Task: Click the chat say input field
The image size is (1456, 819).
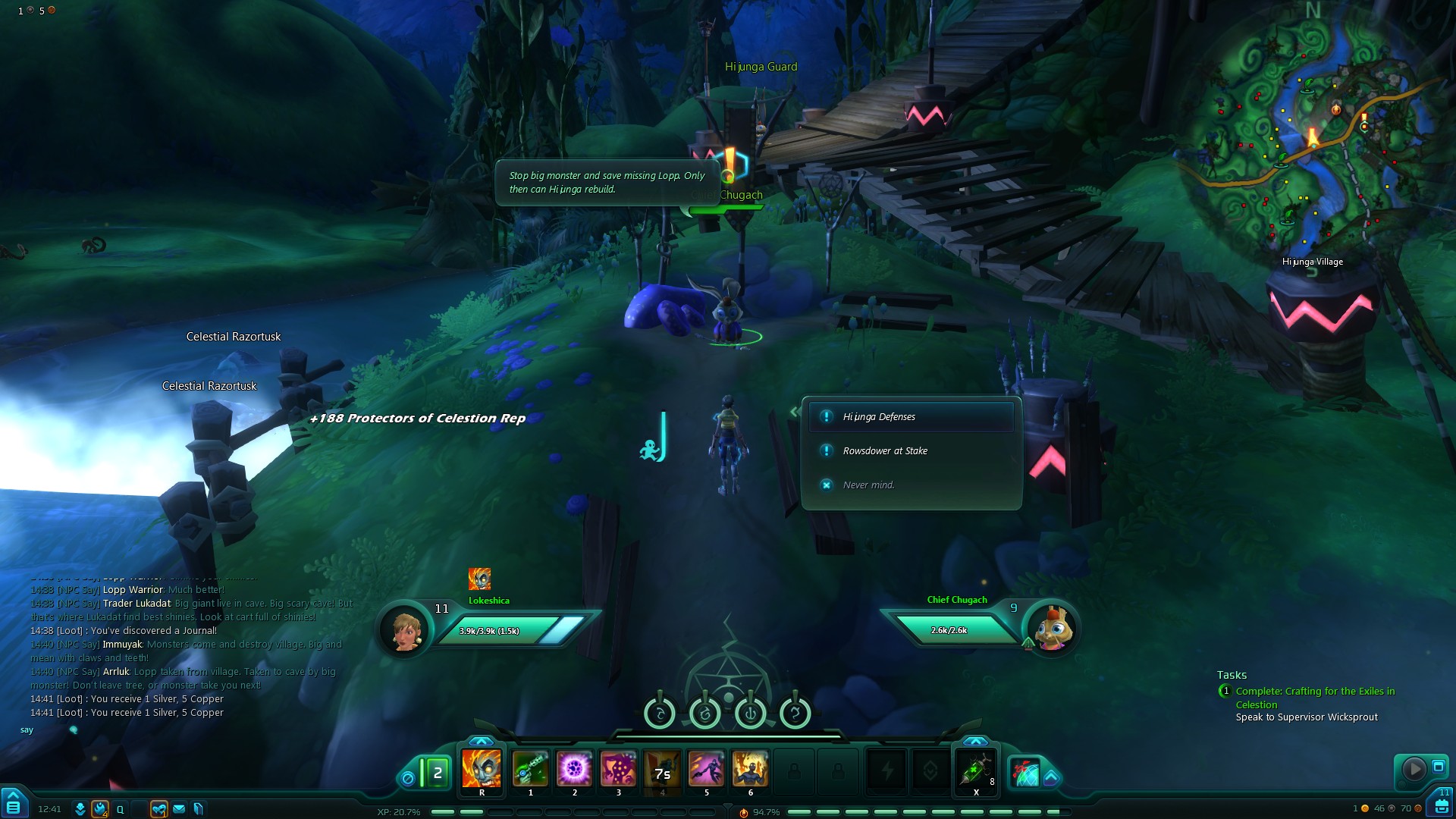Action: pos(190,730)
